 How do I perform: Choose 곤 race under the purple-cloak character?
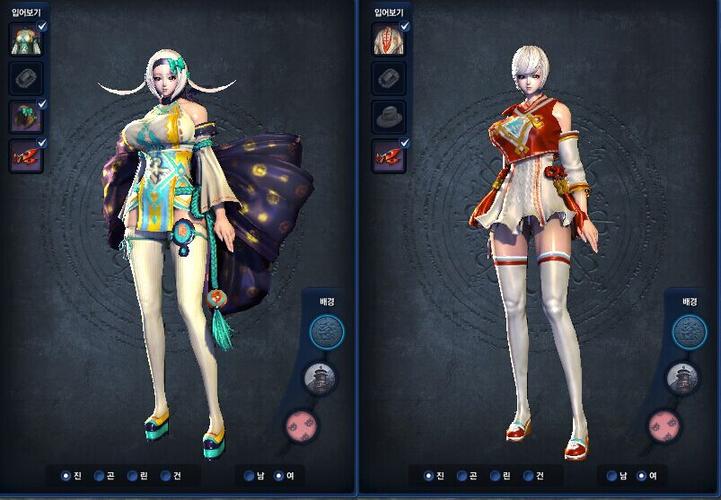(x=99, y=475)
